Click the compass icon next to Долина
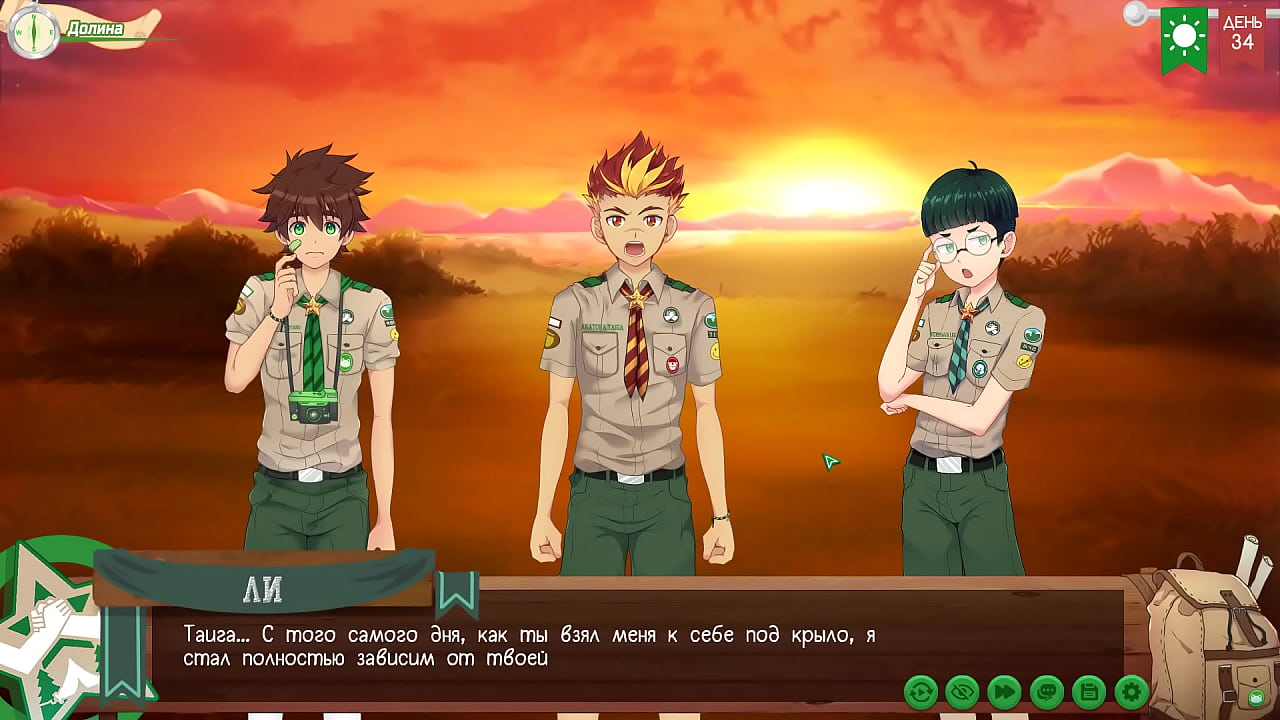The image size is (1280, 720). click(x=33, y=32)
